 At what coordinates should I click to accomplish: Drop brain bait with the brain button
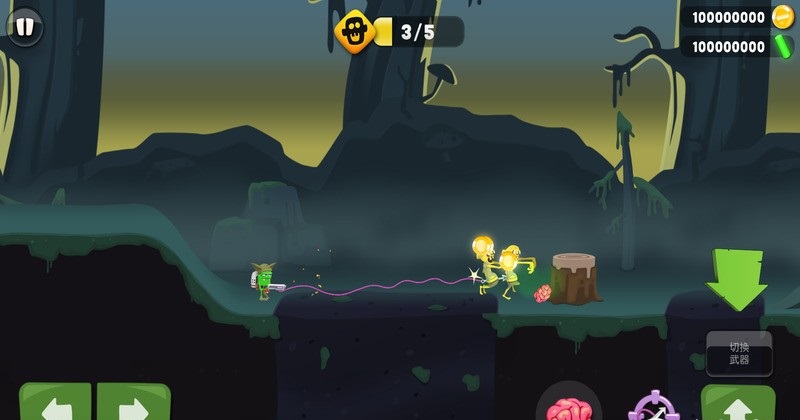click(568, 405)
